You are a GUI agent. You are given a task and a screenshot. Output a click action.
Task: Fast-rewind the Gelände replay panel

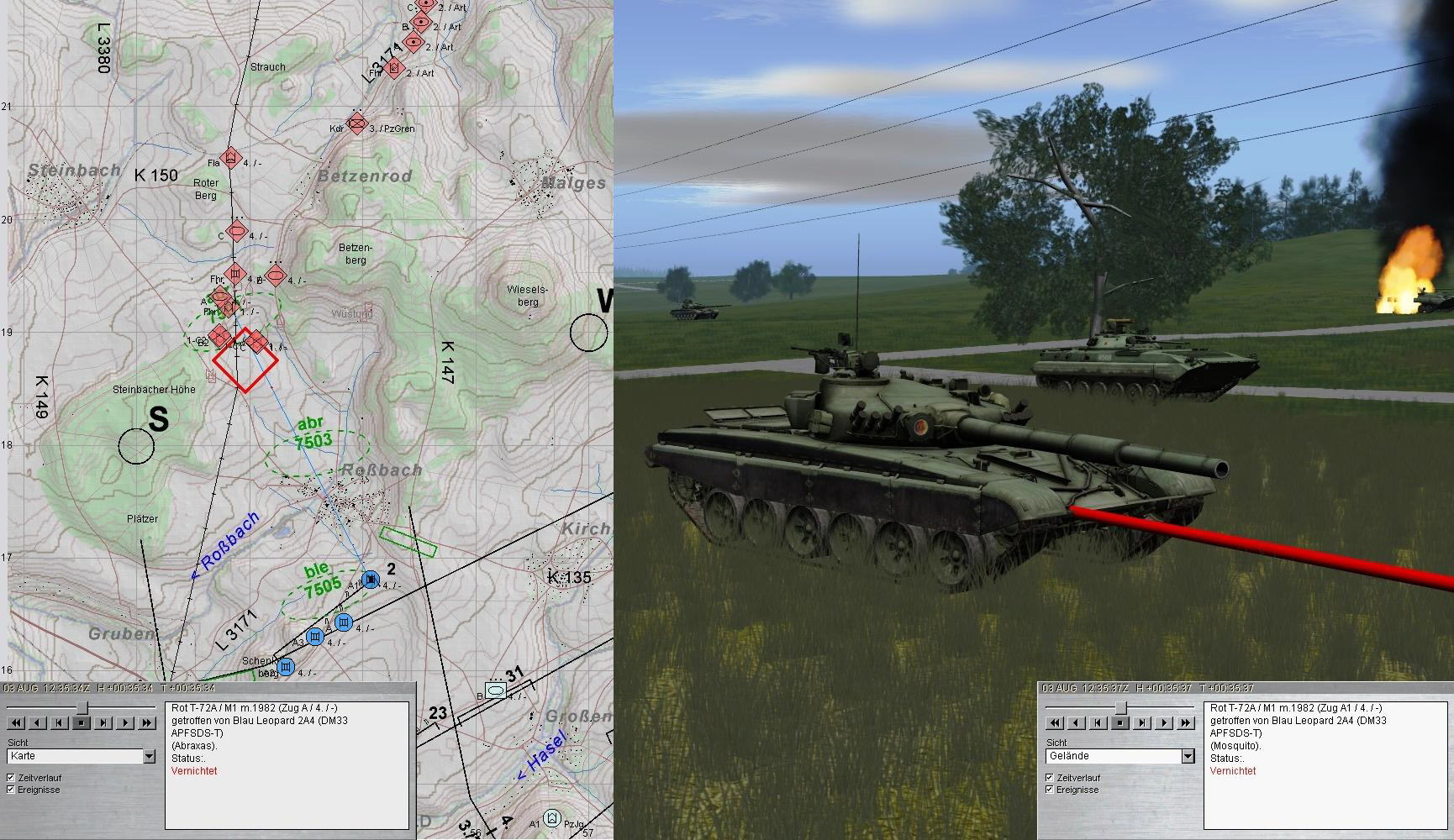(1055, 722)
